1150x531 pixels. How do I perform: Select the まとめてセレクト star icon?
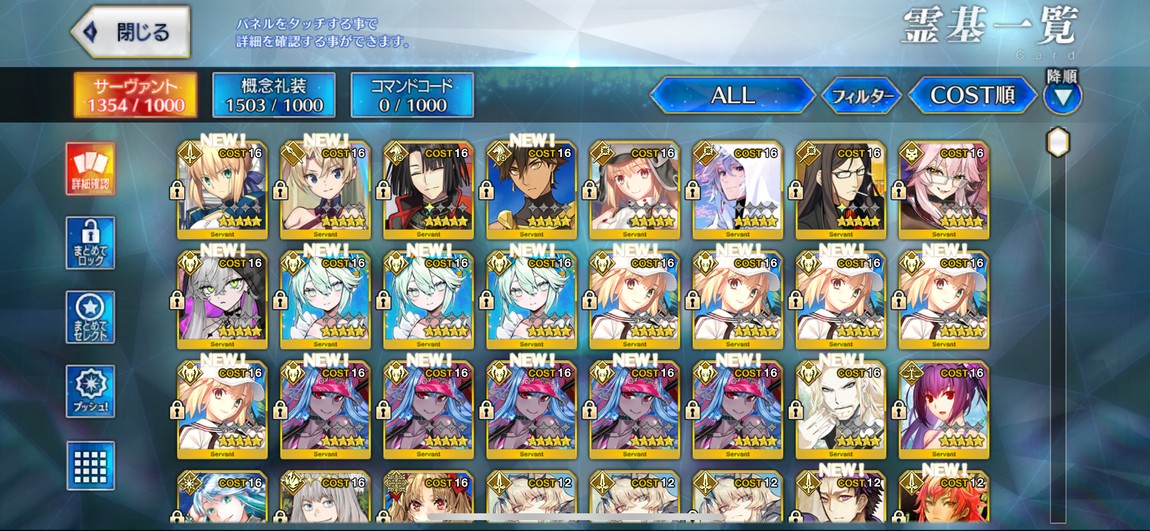coord(91,317)
